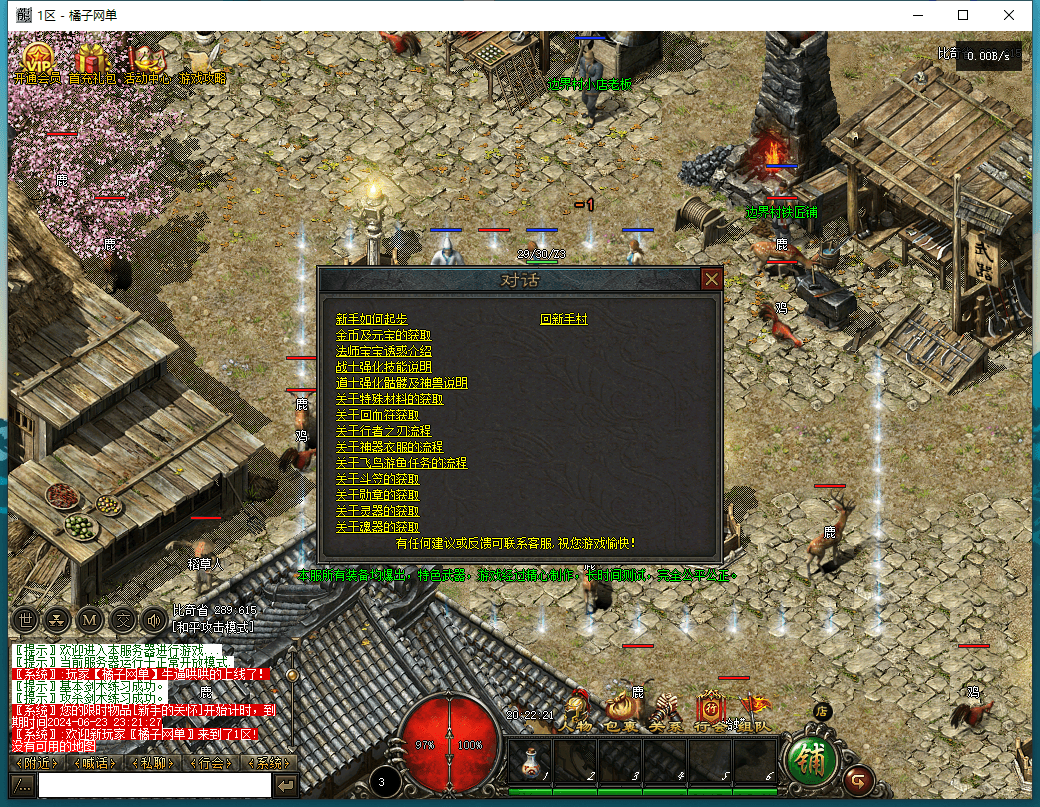Open 战士强化技能说明 in the dialogue
The image size is (1040, 807).
(x=383, y=367)
